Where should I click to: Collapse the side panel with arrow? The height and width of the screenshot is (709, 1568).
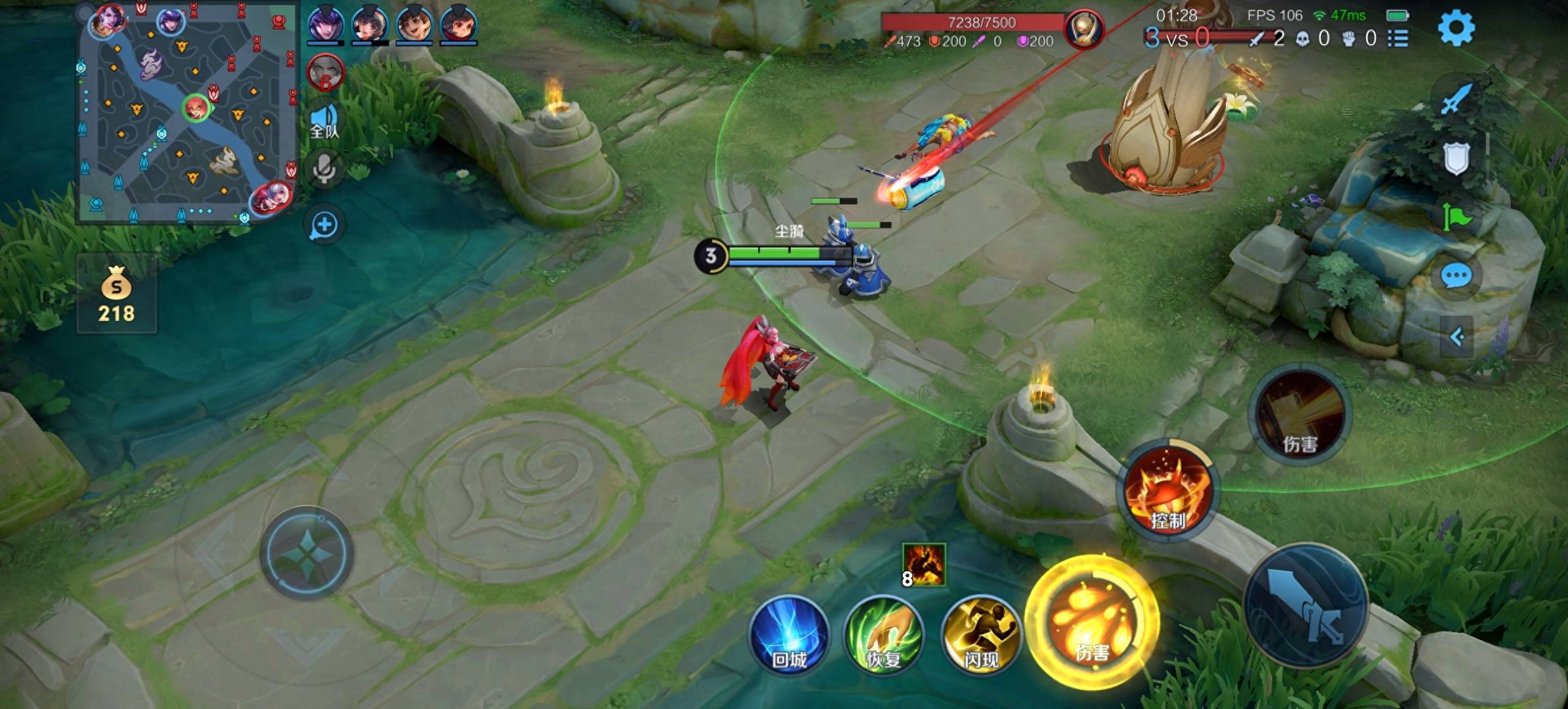pyautogui.click(x=1456, y=337)
